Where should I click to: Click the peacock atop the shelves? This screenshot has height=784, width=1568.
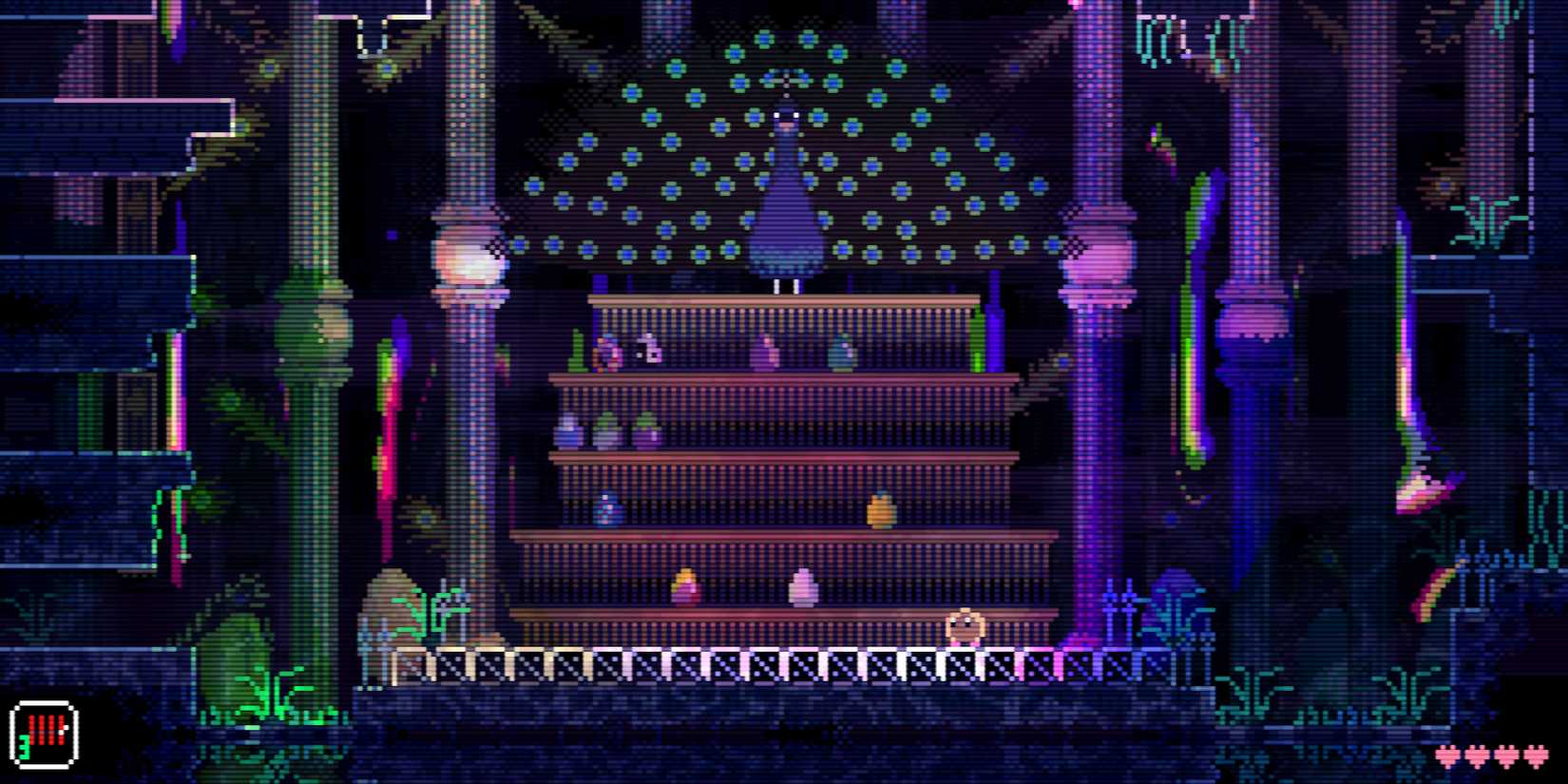click(x=785, y=190)
